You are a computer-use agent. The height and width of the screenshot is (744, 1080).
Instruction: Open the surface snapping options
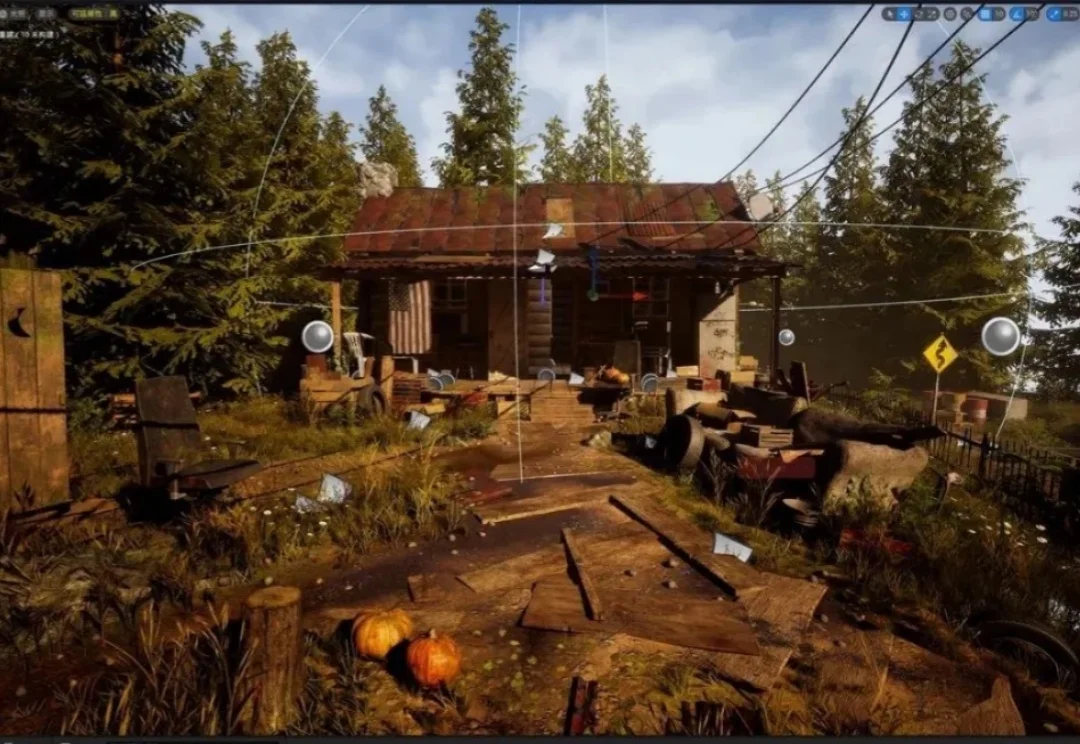[965, 14]
